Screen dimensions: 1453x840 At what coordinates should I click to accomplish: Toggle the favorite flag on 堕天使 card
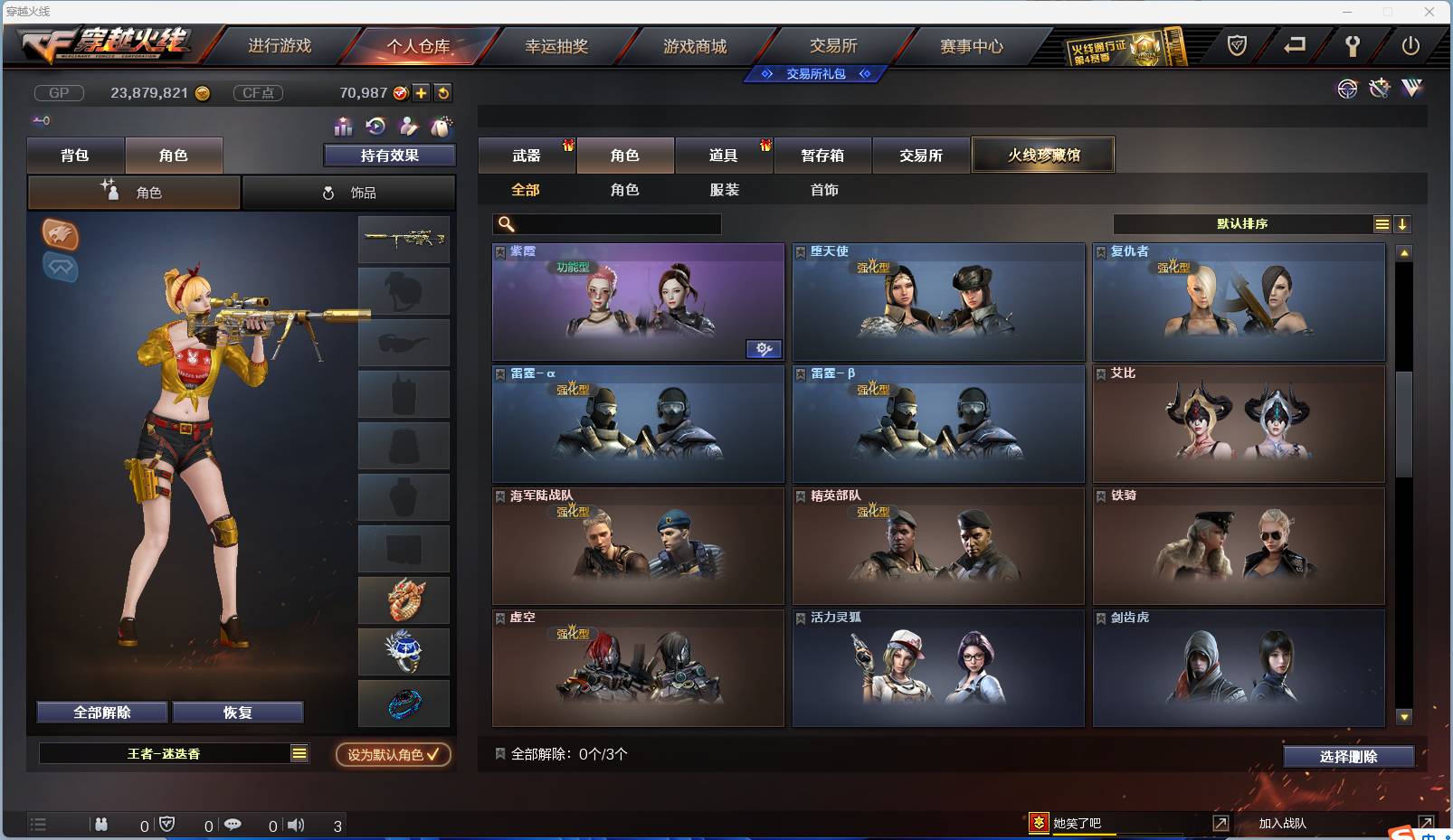801,251
